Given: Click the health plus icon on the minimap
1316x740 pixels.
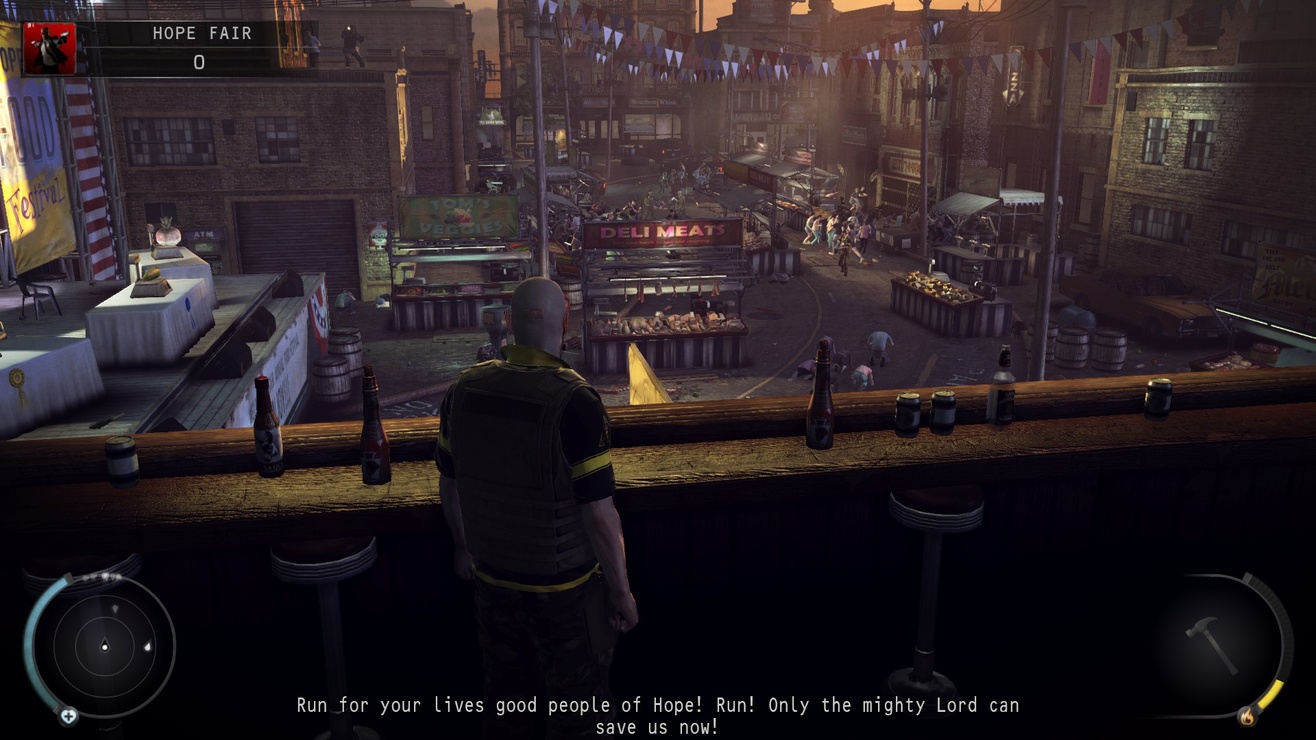Looking at the screenshot, I should (70, 716).
